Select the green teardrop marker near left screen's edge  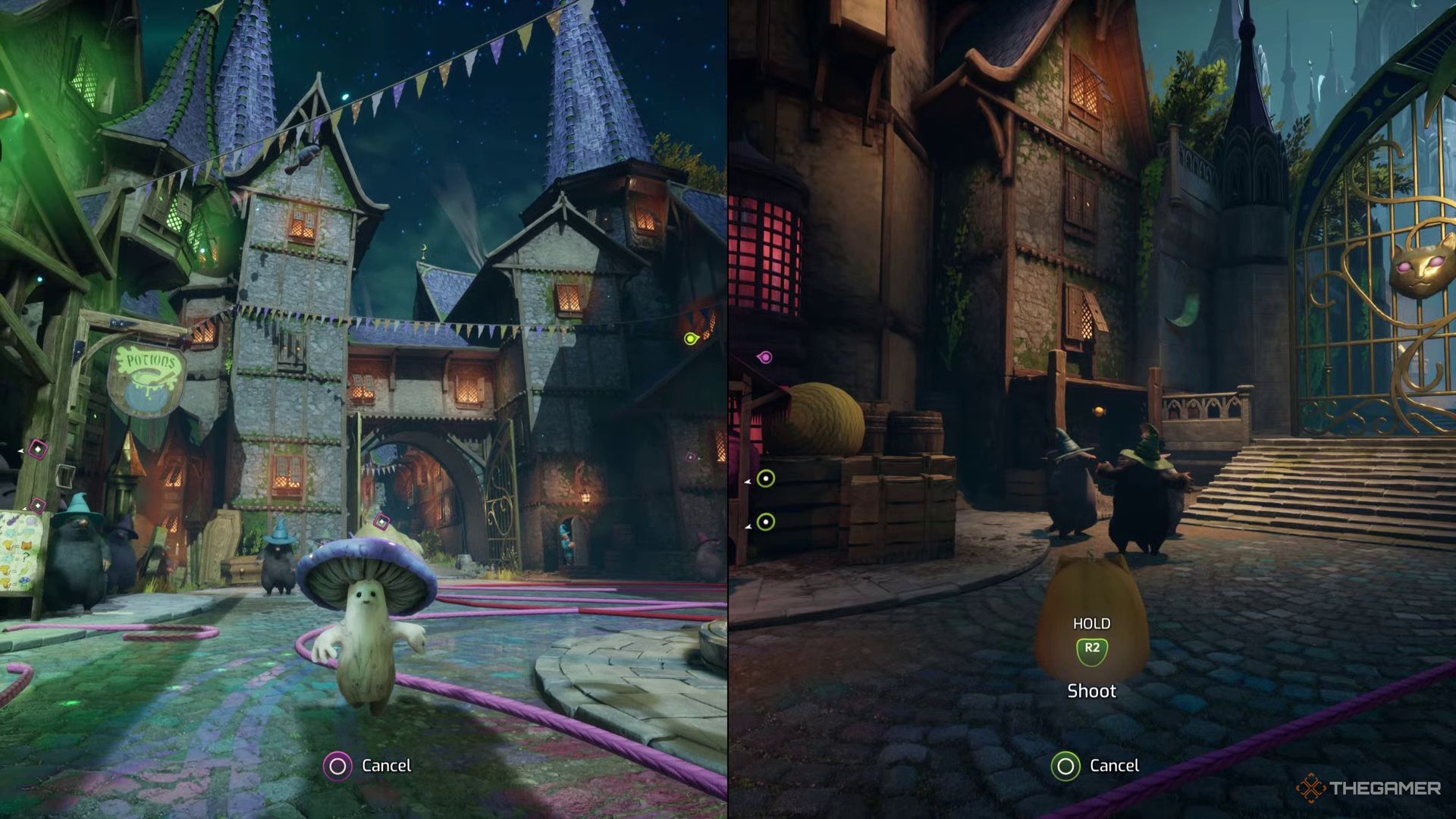[x=690, y=339]
